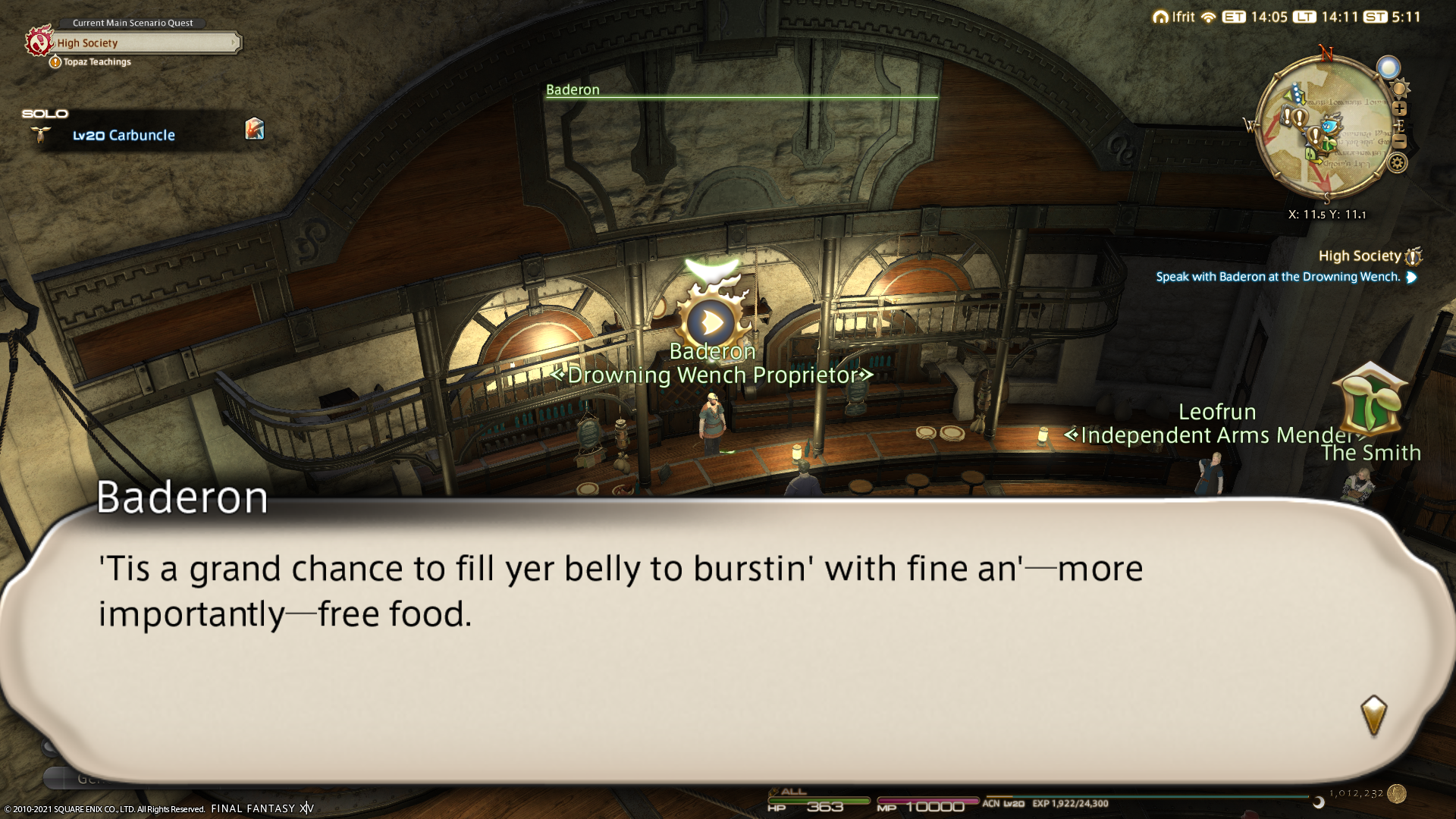Select Lv20 Carbuncle in the party list
1456x819 pixels.
124,135
